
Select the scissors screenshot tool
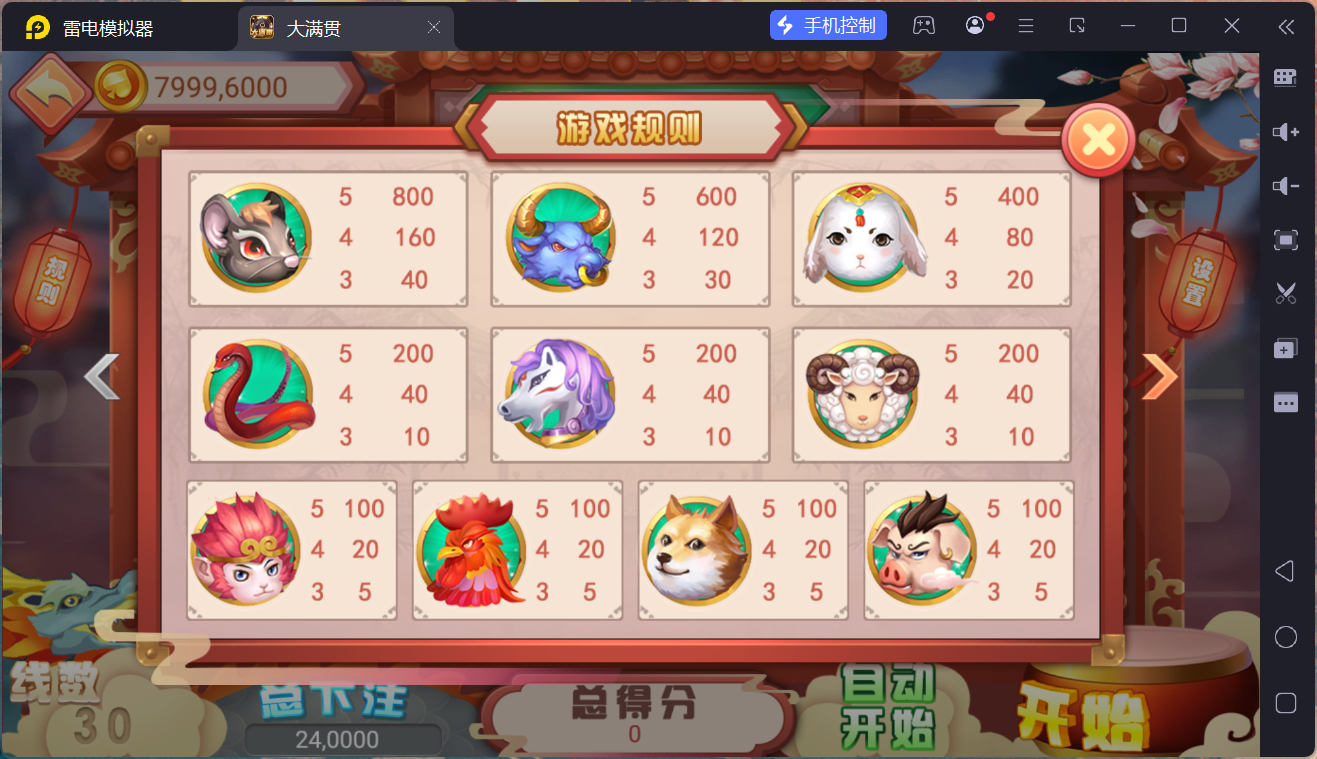click(x=1285, y=293)
